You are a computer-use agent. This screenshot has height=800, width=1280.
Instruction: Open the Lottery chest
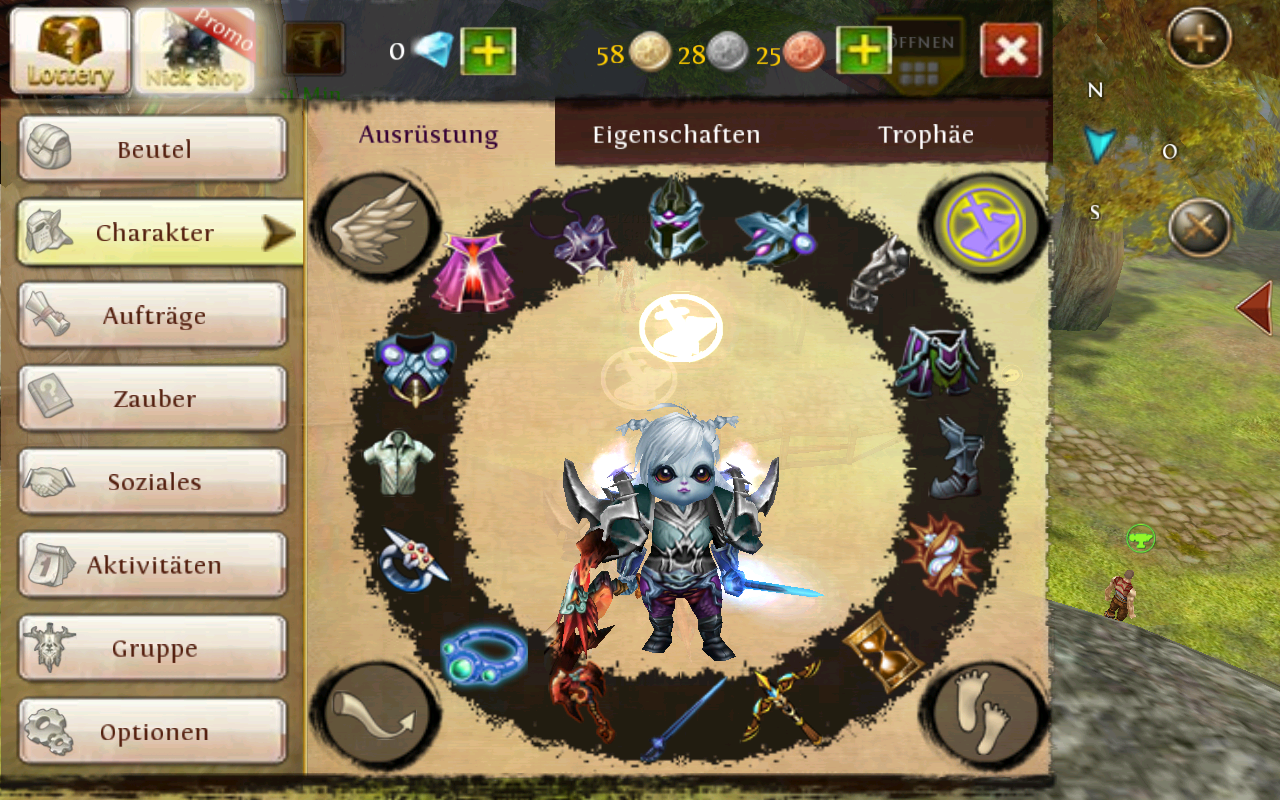point(70,51)
